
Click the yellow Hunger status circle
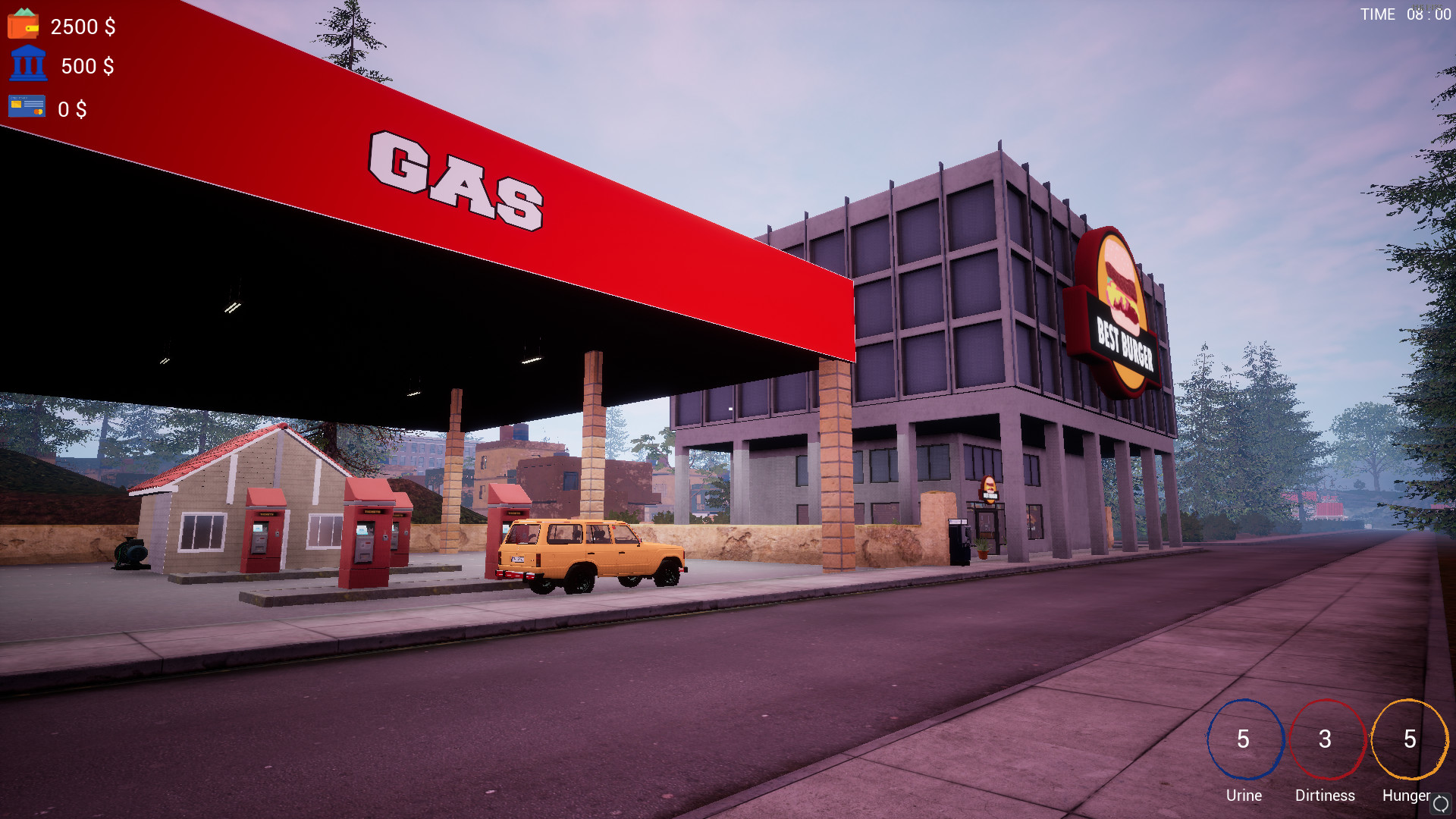tap(1407, 738)
